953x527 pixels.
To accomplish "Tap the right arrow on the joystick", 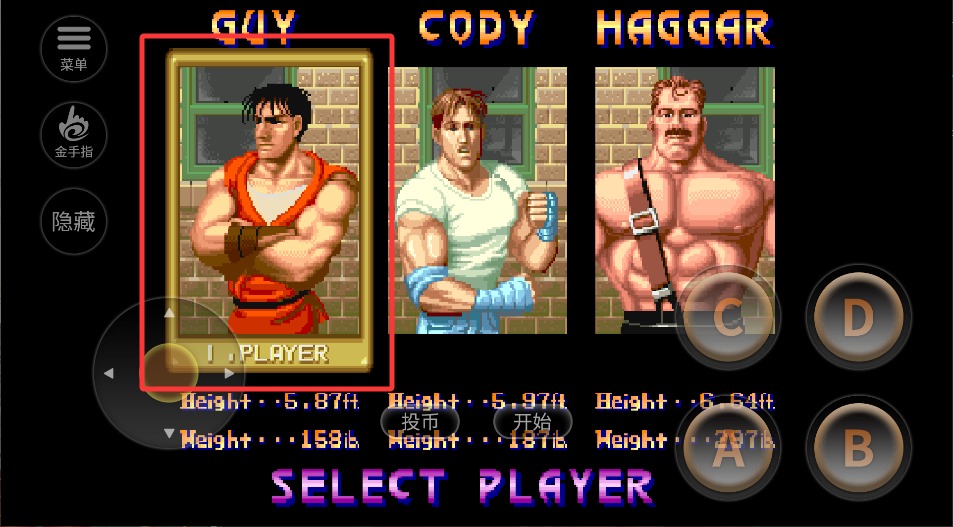I will point(230,373).
